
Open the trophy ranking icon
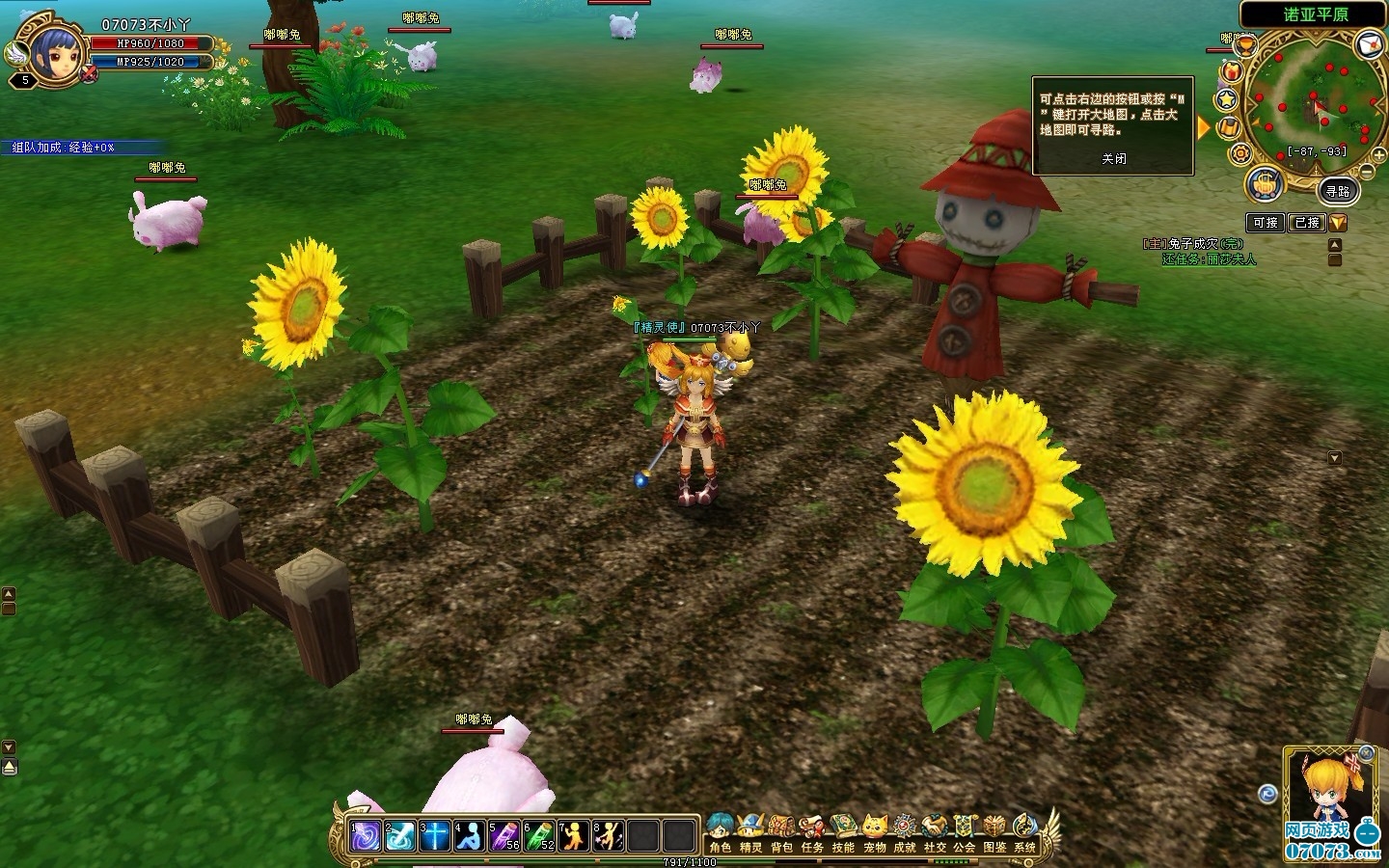tap(1246, 45)
